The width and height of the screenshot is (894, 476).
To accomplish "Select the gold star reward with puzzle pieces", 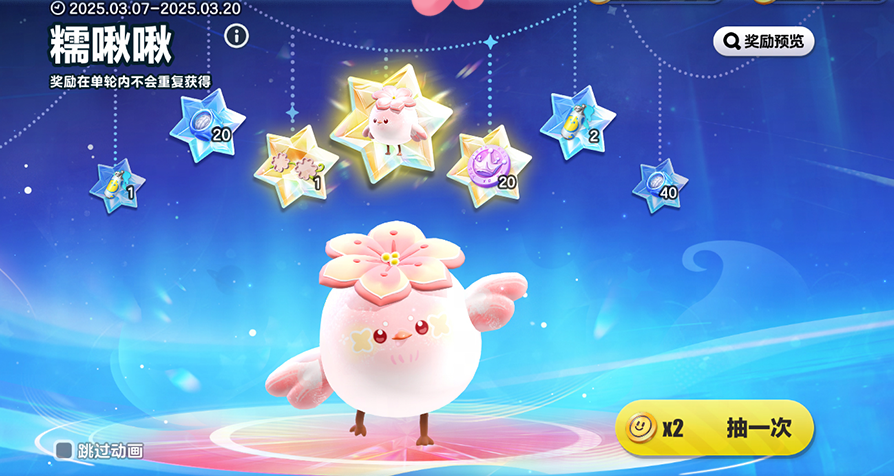I will (295, 165).
